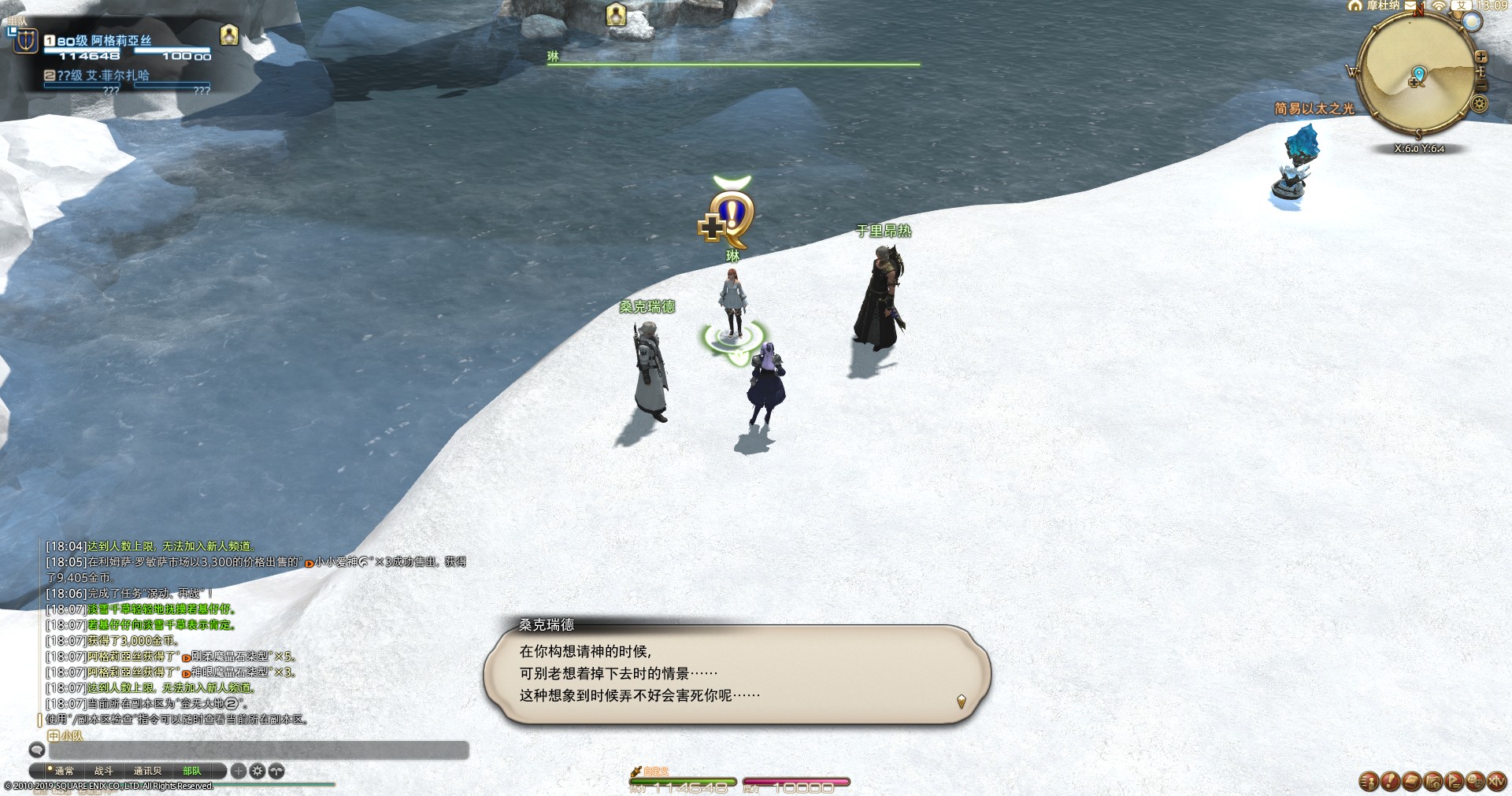Open the 战斗 chat log tab
Image resolution: width=1512 pixels, height=796 pixels.
click(104, 771)
